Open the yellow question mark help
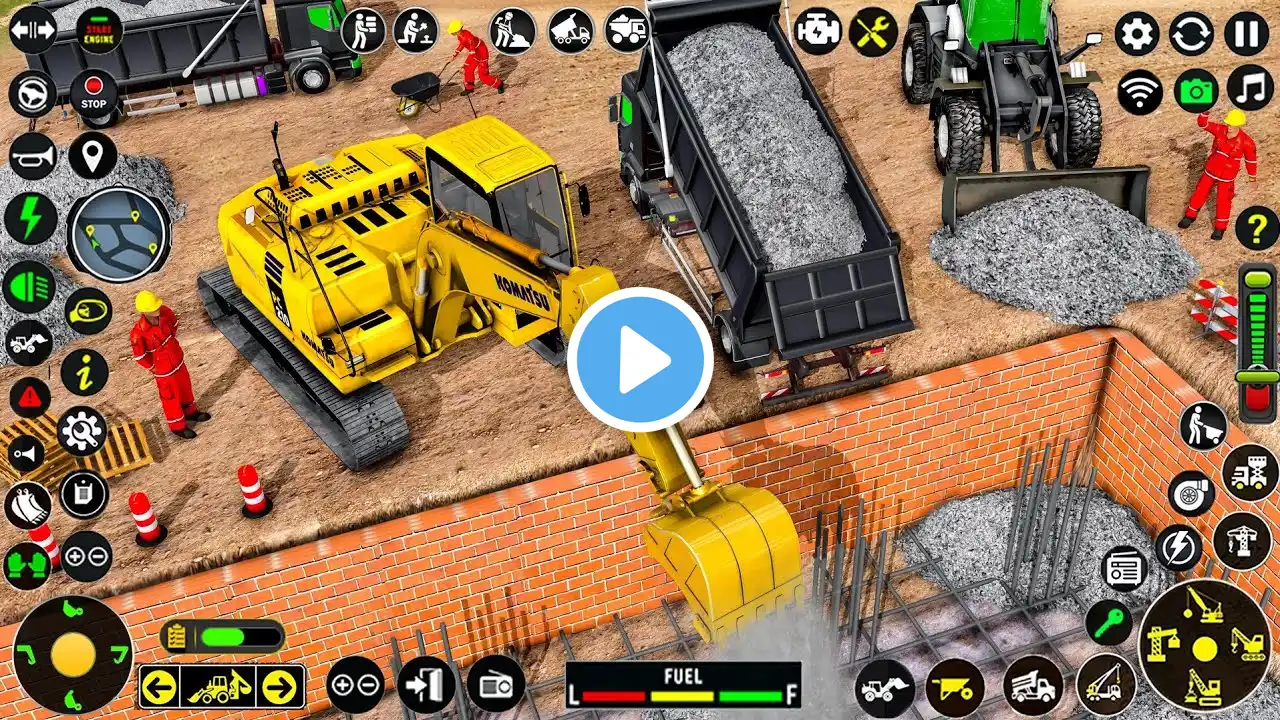The image size is (1280, 720). tap(1256, 228)
